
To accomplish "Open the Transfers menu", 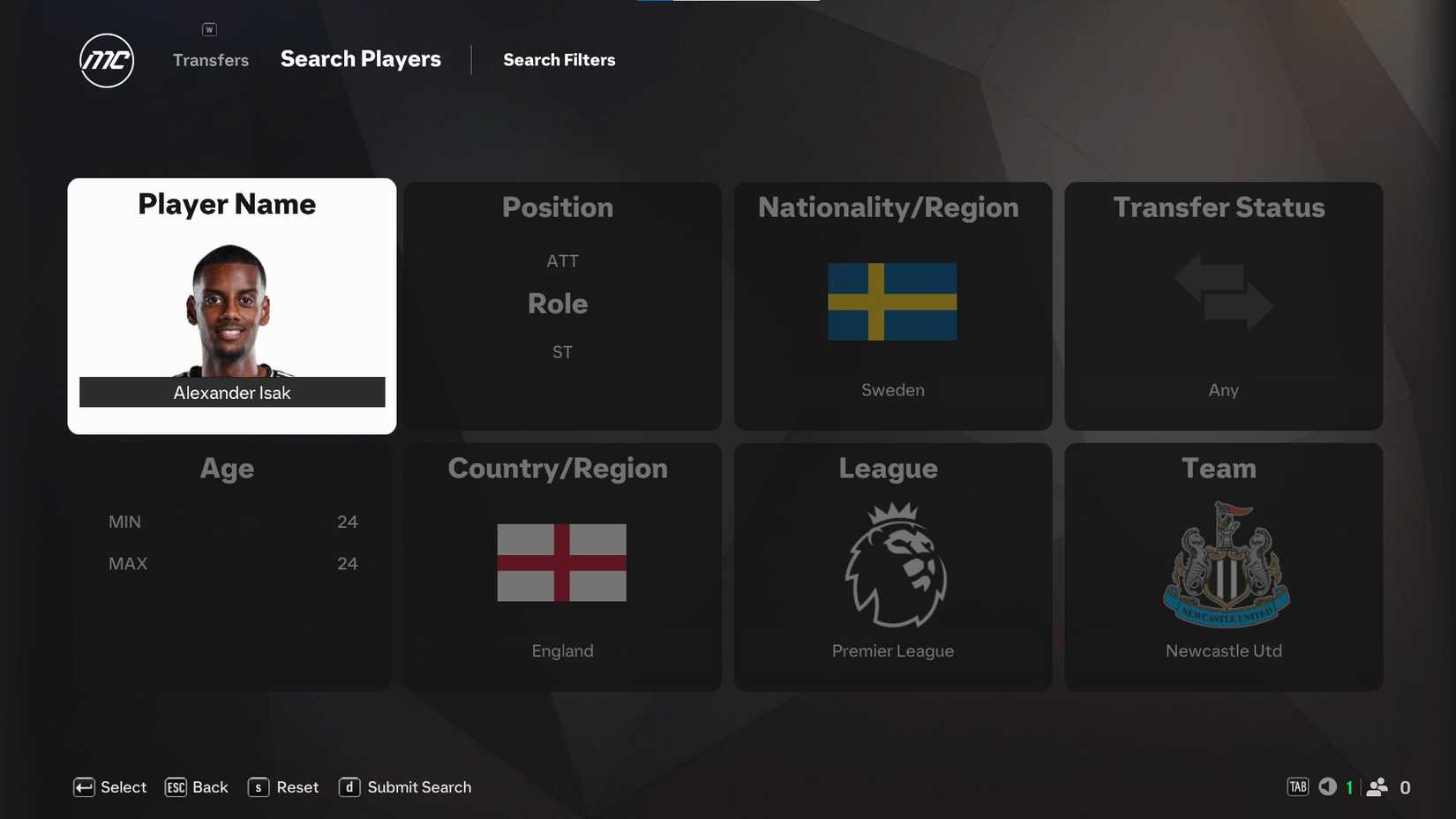I will pyautogui.click(x=210, y=59).
